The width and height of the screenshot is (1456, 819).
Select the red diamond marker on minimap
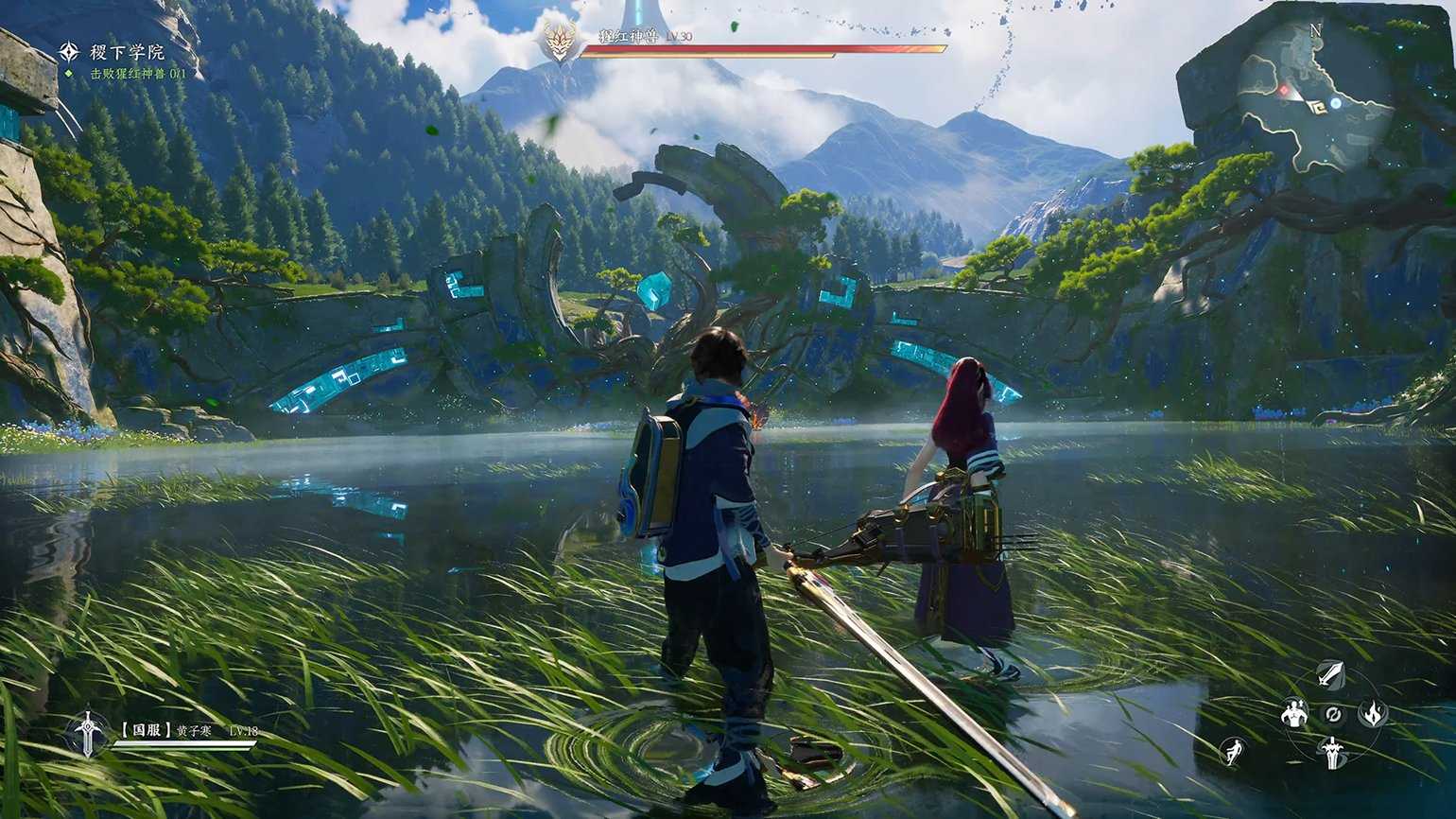tap(1284, 91)
